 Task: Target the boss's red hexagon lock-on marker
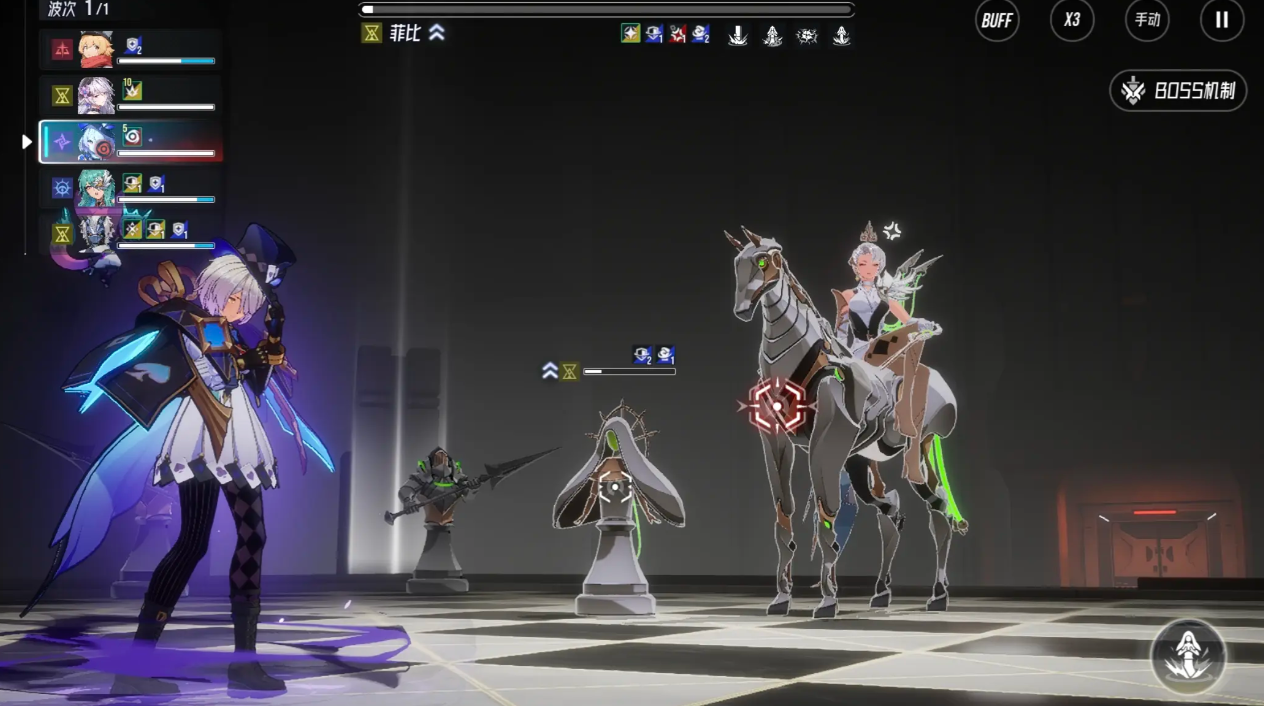(x=777, y=406)
